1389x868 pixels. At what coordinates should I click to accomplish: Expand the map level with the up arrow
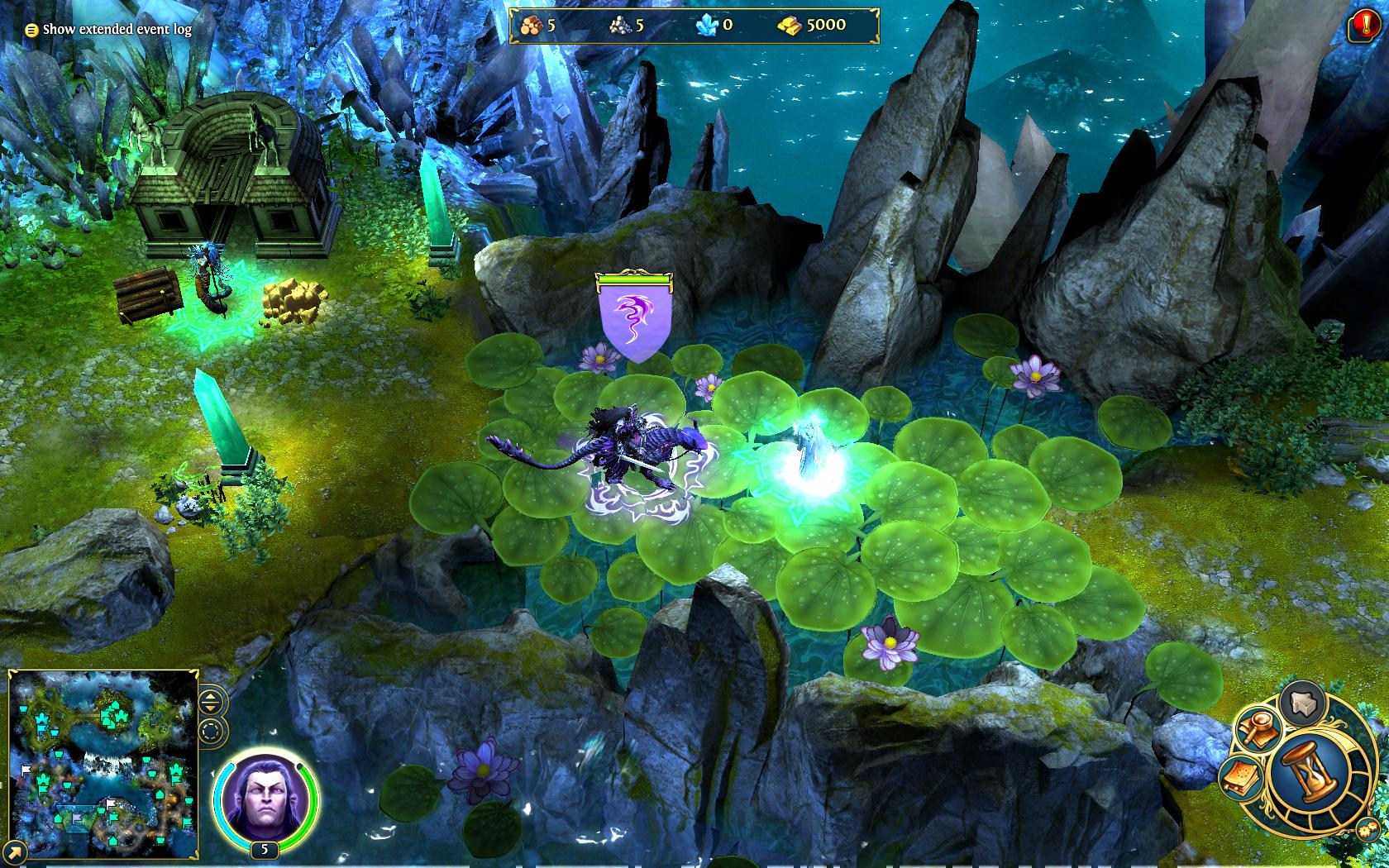point(211,696)
